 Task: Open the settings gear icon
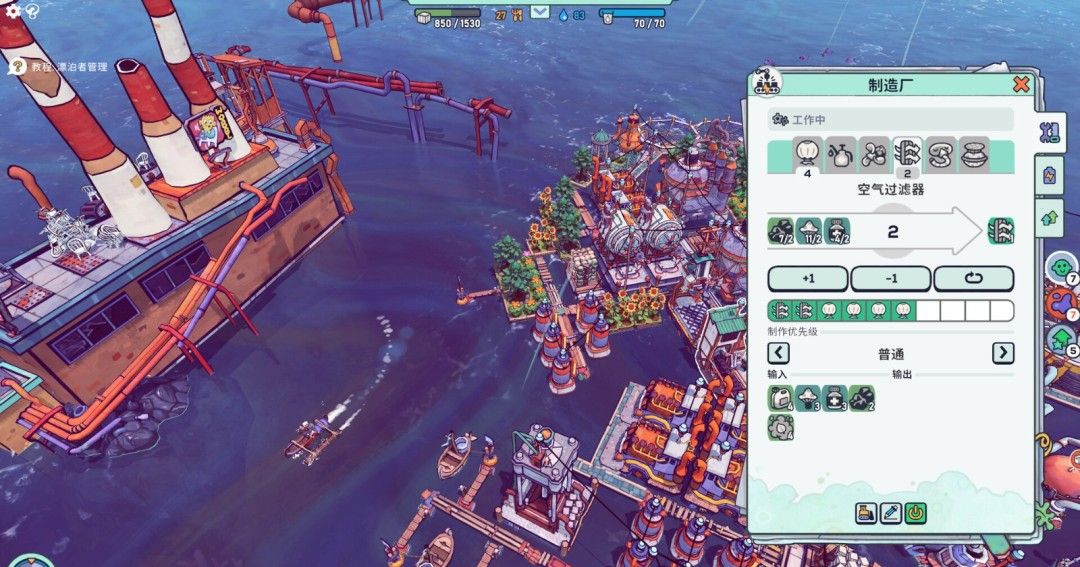coord(13,11)
